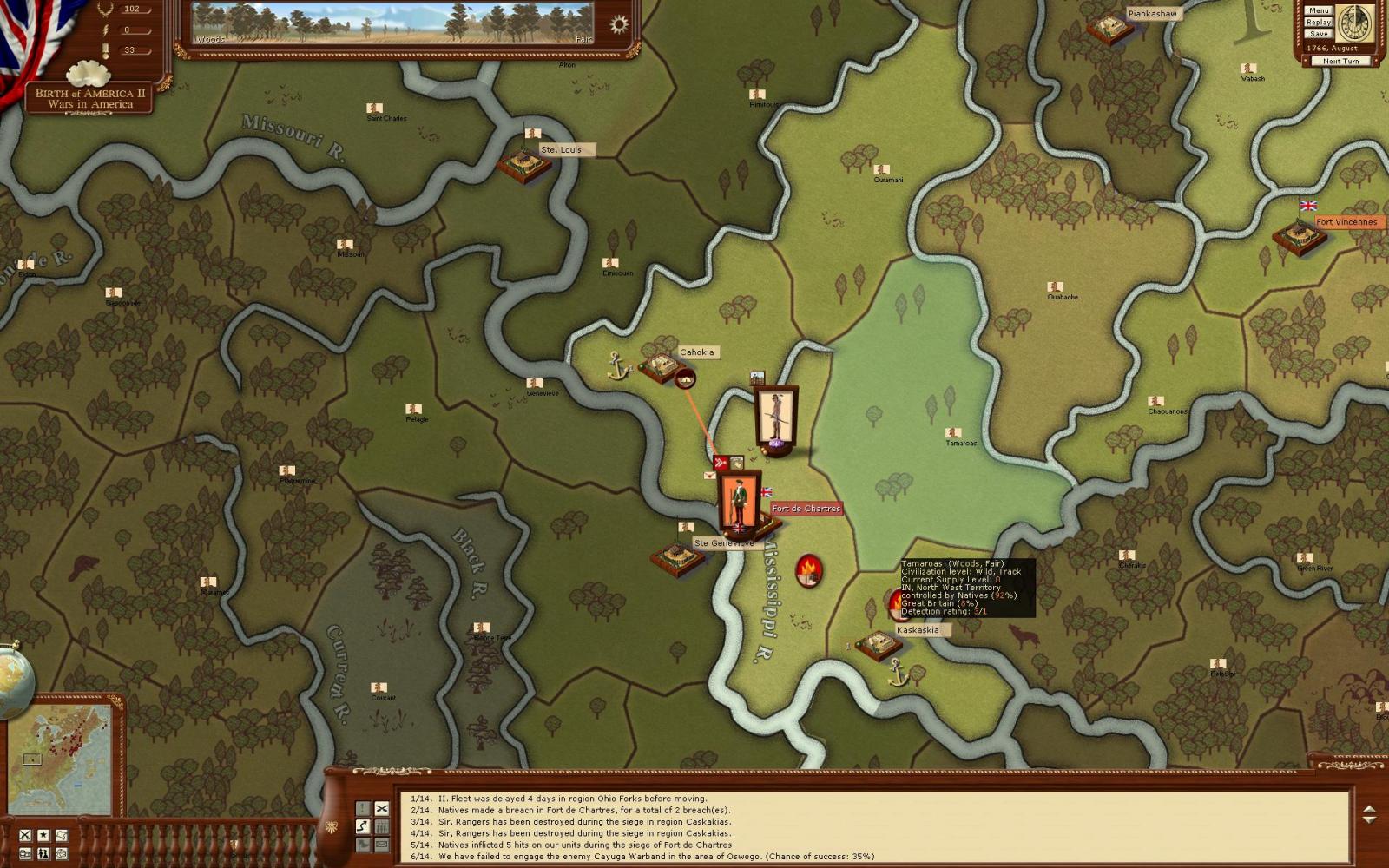1389x868 pixels.
Task: Filter message log by crossed sabres icon
Action: (381, 808)
